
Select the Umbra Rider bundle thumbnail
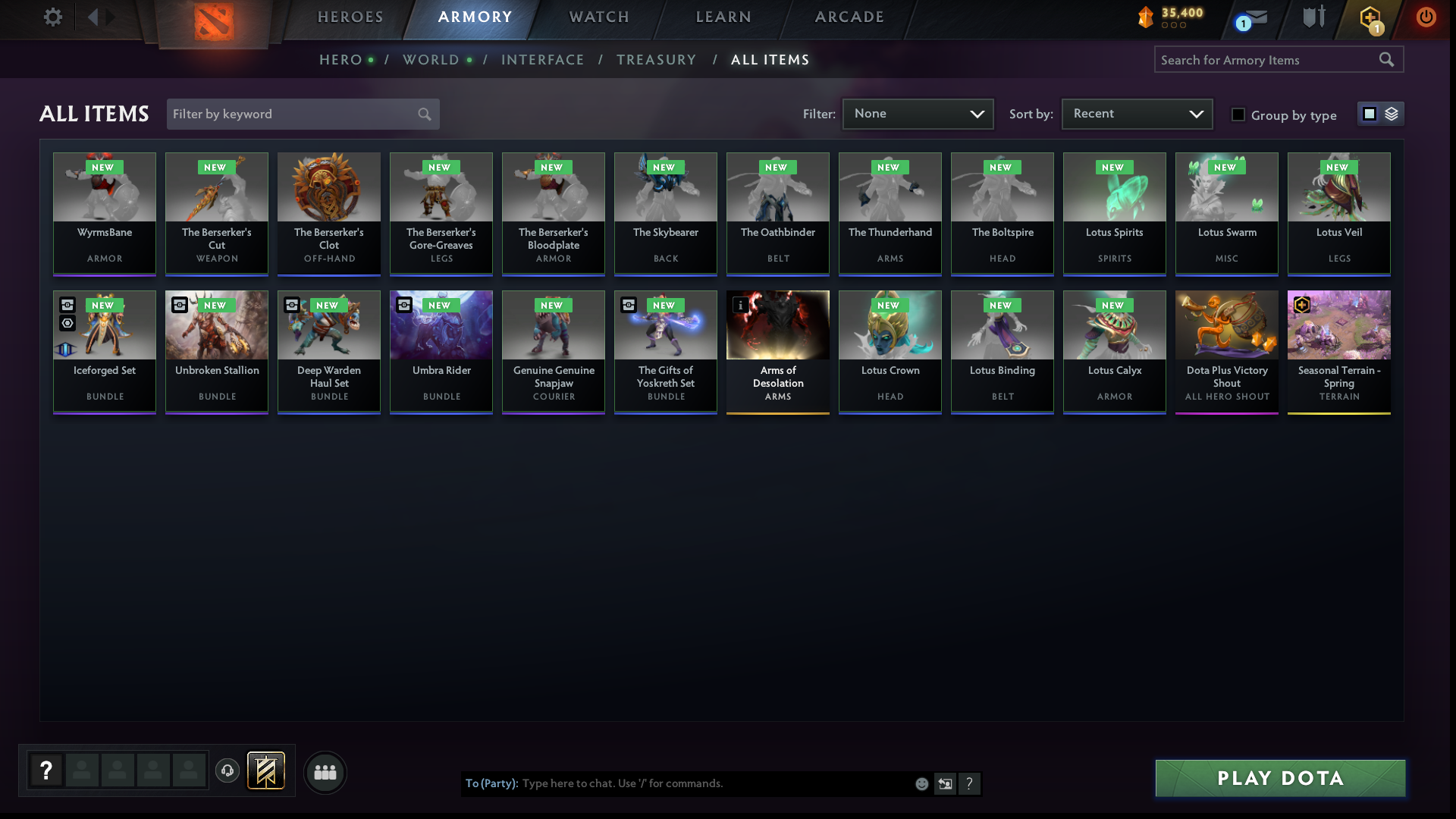click(441, 325)
